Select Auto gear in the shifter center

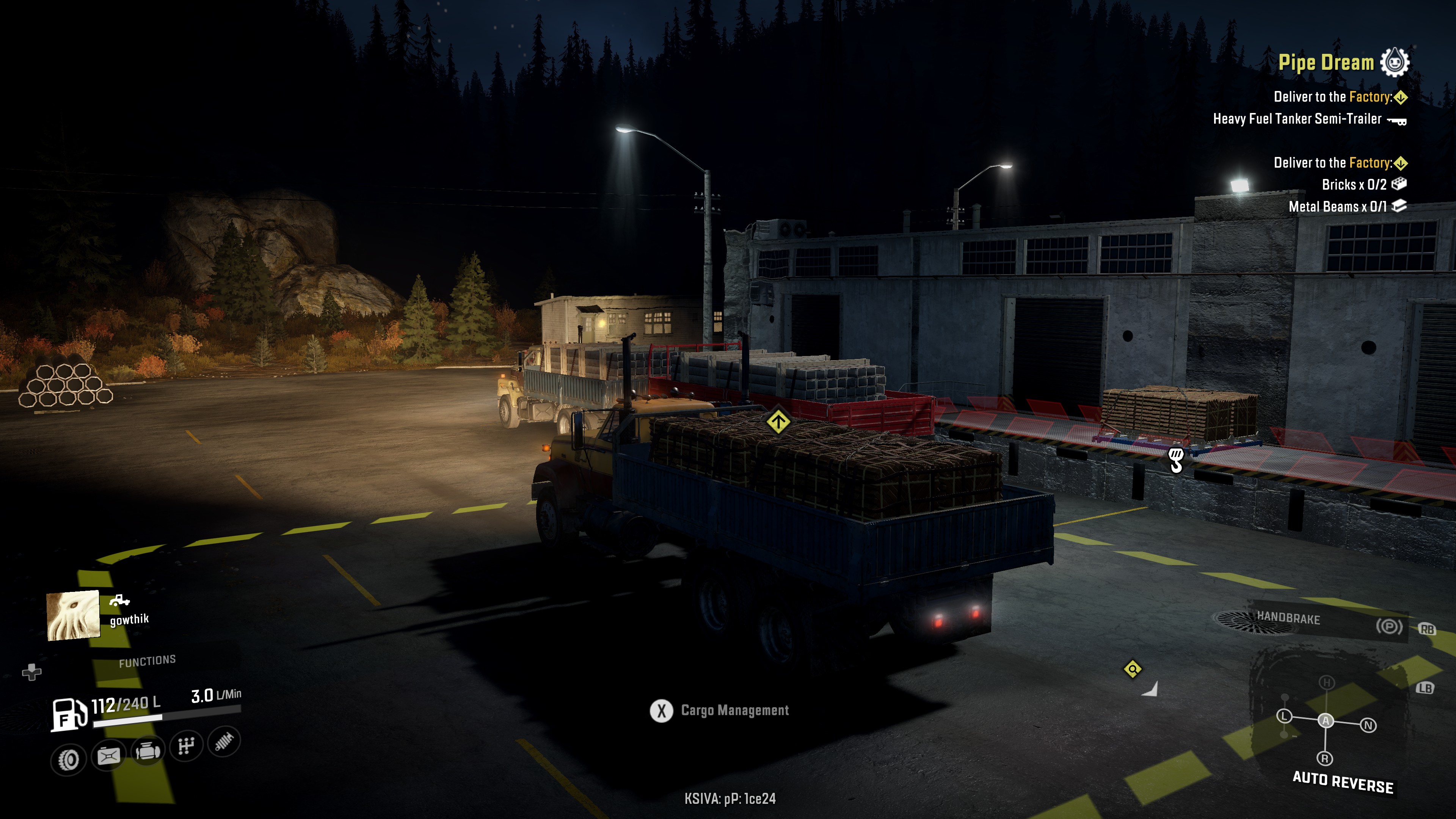pos(1326,721)
